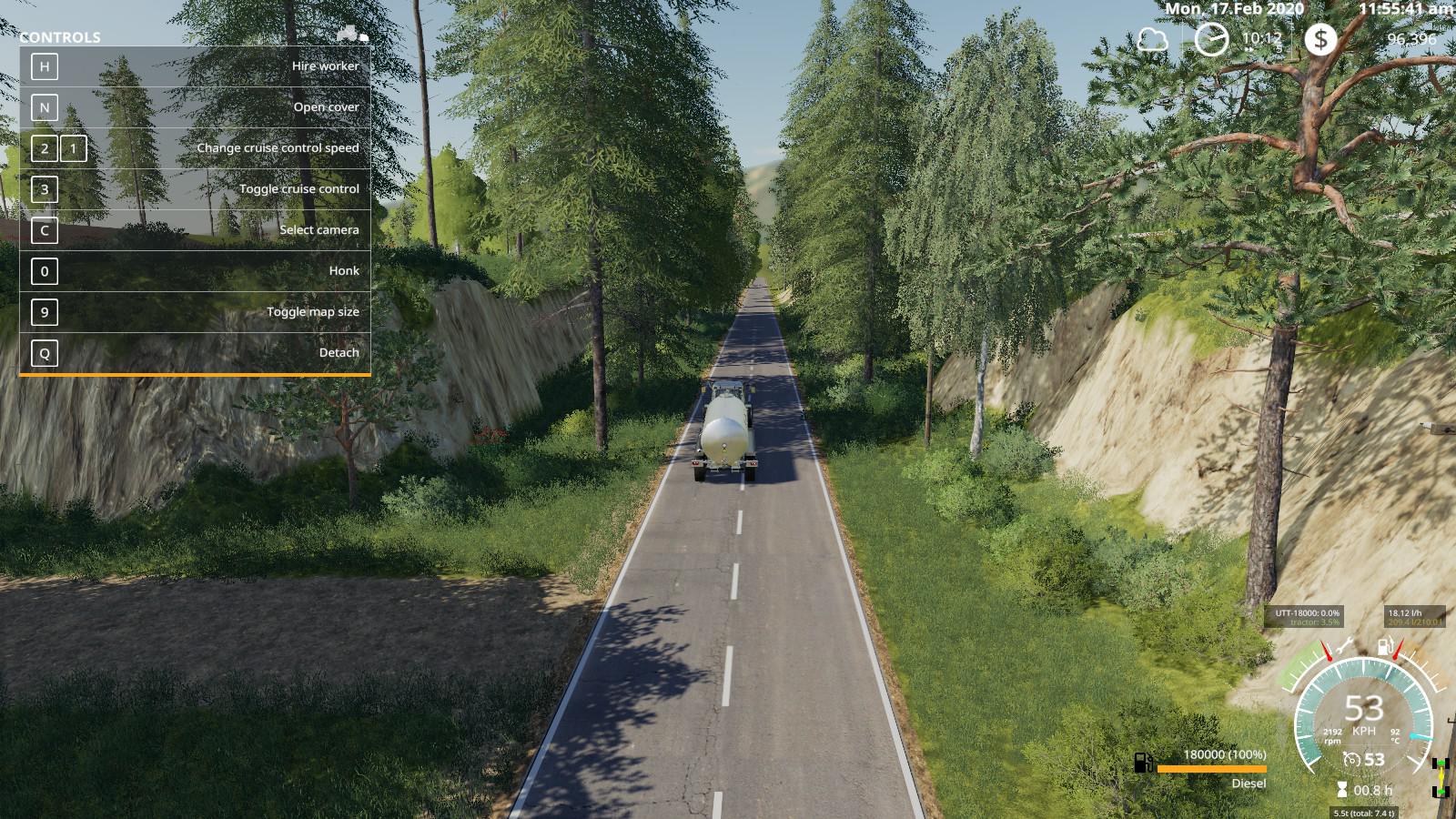This screenshot has width=1456, height=819.
Task: Open the dollar money icon
Action: click(x=1320, y=39)
